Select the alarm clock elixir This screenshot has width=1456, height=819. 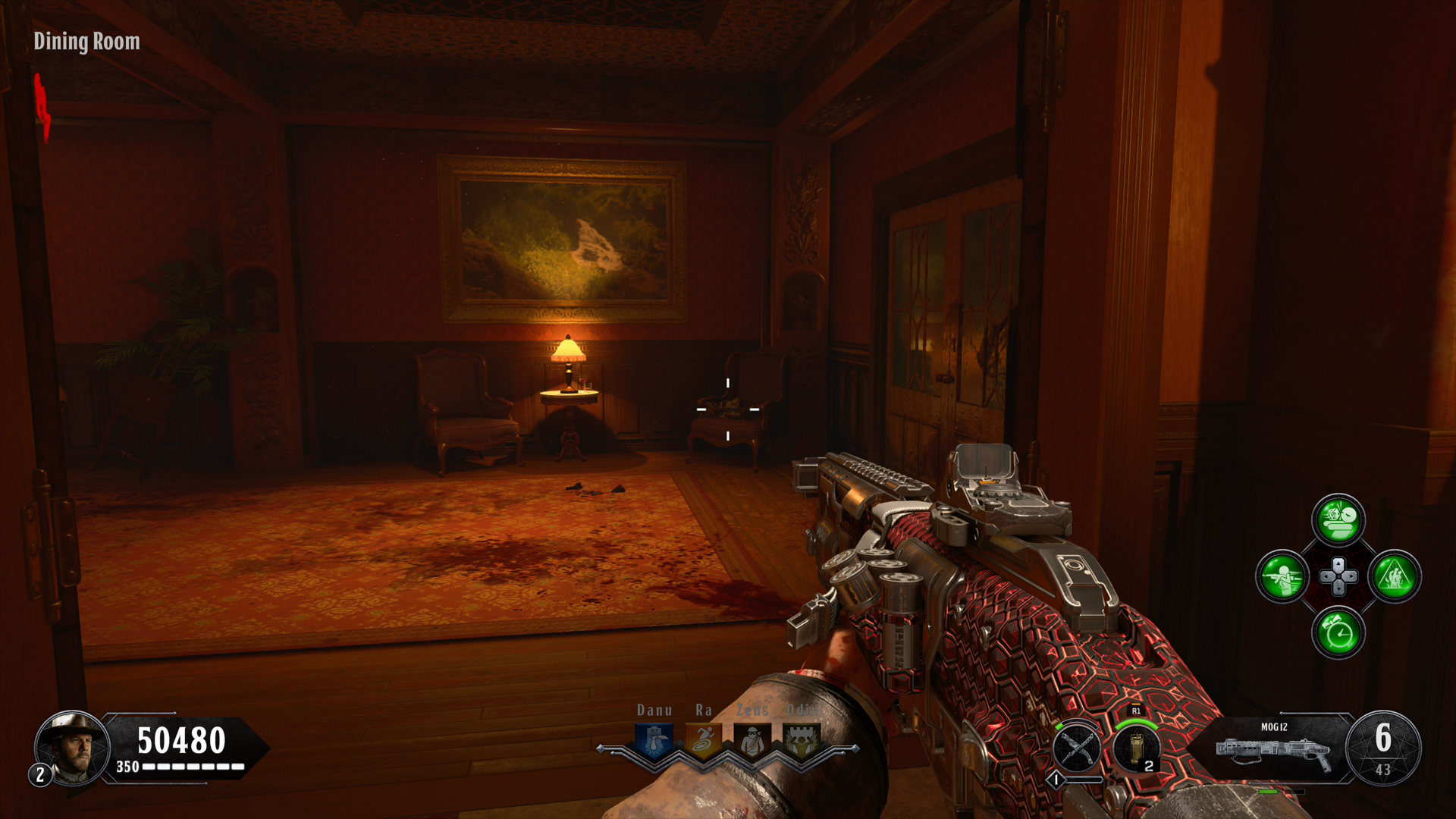(1338, 632)
